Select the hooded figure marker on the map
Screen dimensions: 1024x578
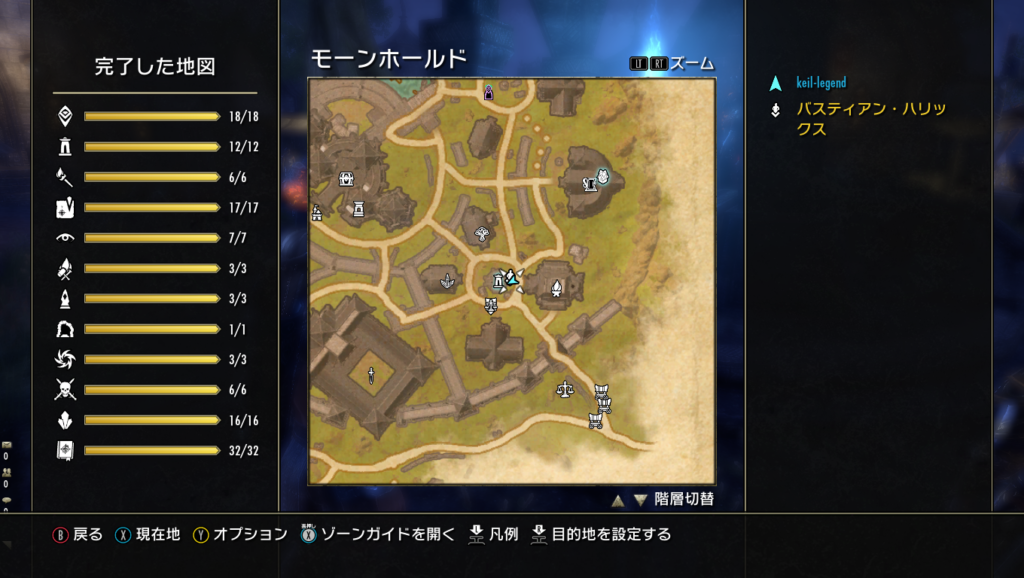[x=488, y=93]
